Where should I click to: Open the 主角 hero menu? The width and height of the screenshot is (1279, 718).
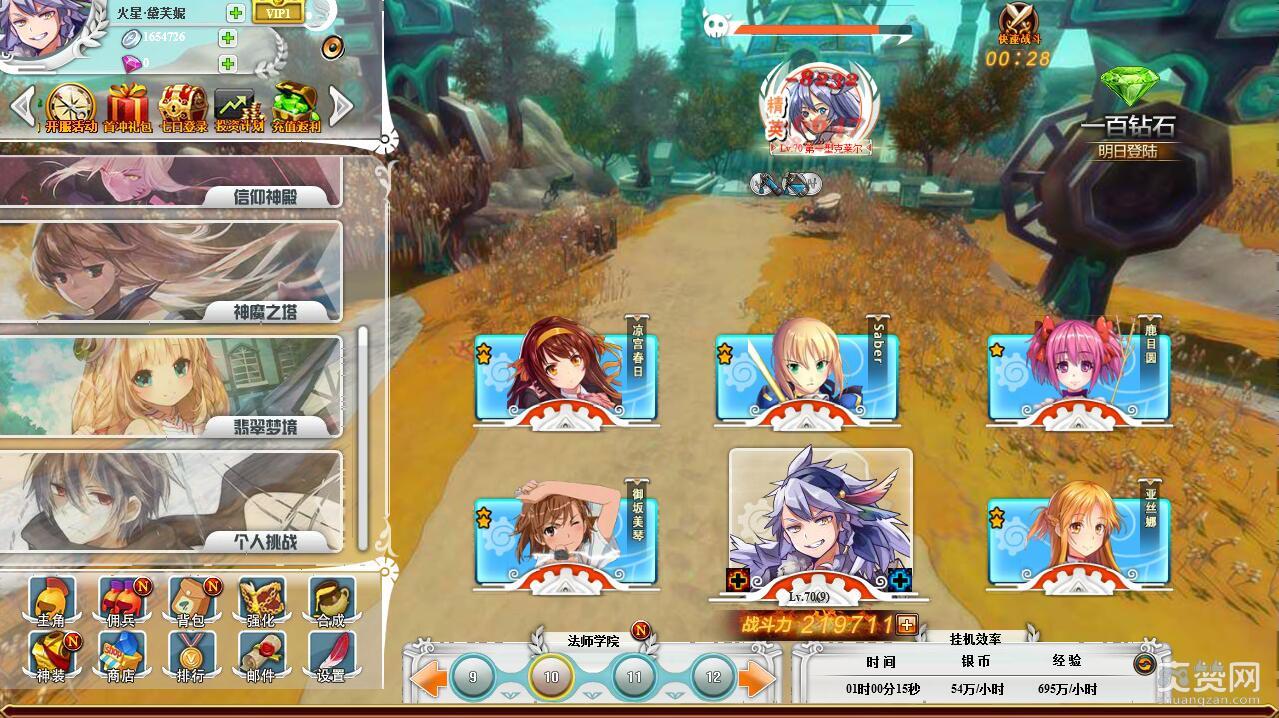coord(49,601)
